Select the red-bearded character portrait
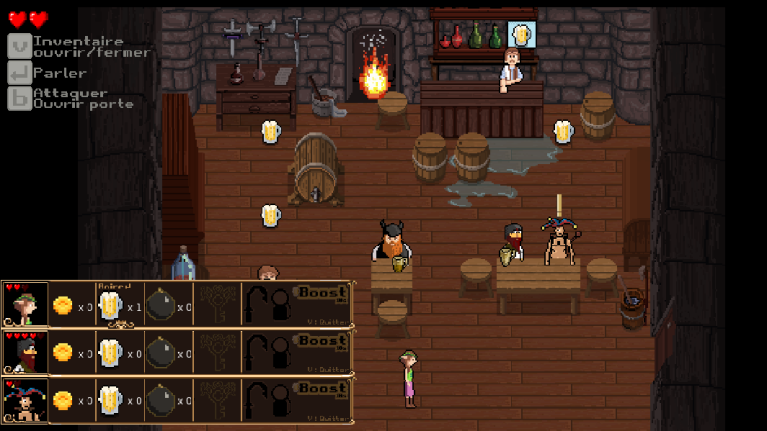The height and width of the screenshot is (431, 767). (25, 352)
